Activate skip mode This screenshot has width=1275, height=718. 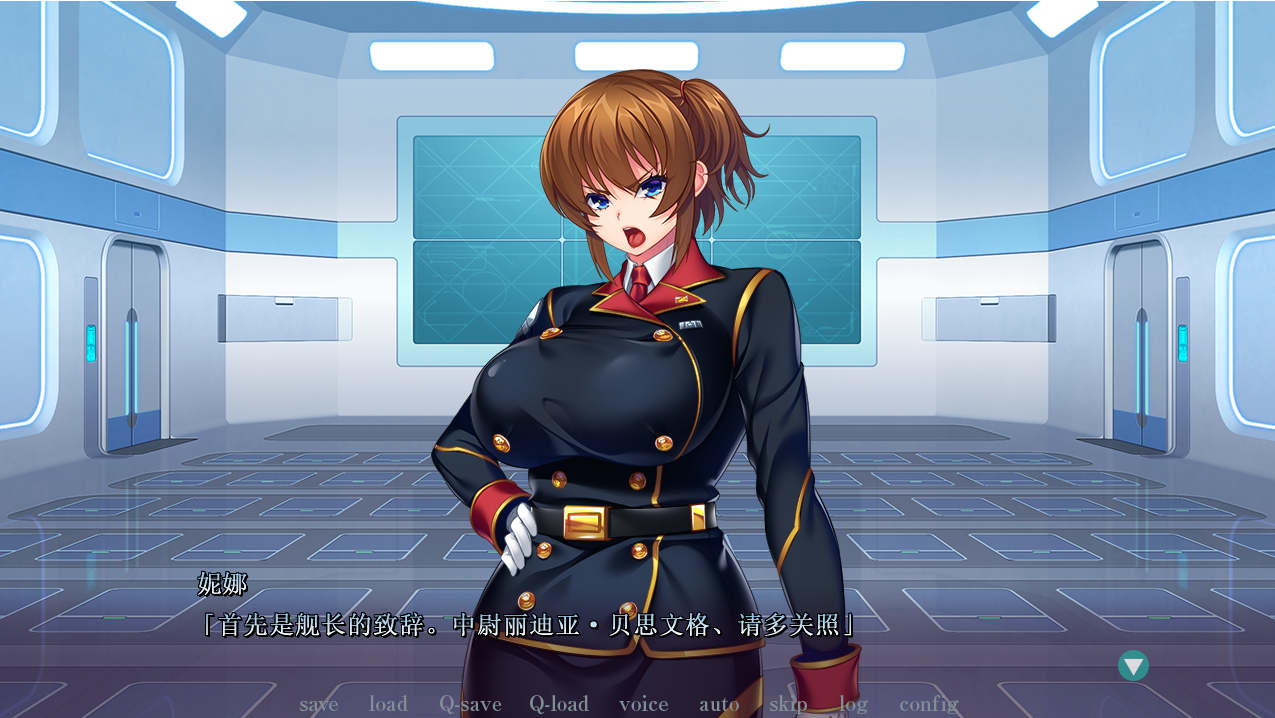coord(788,704)
